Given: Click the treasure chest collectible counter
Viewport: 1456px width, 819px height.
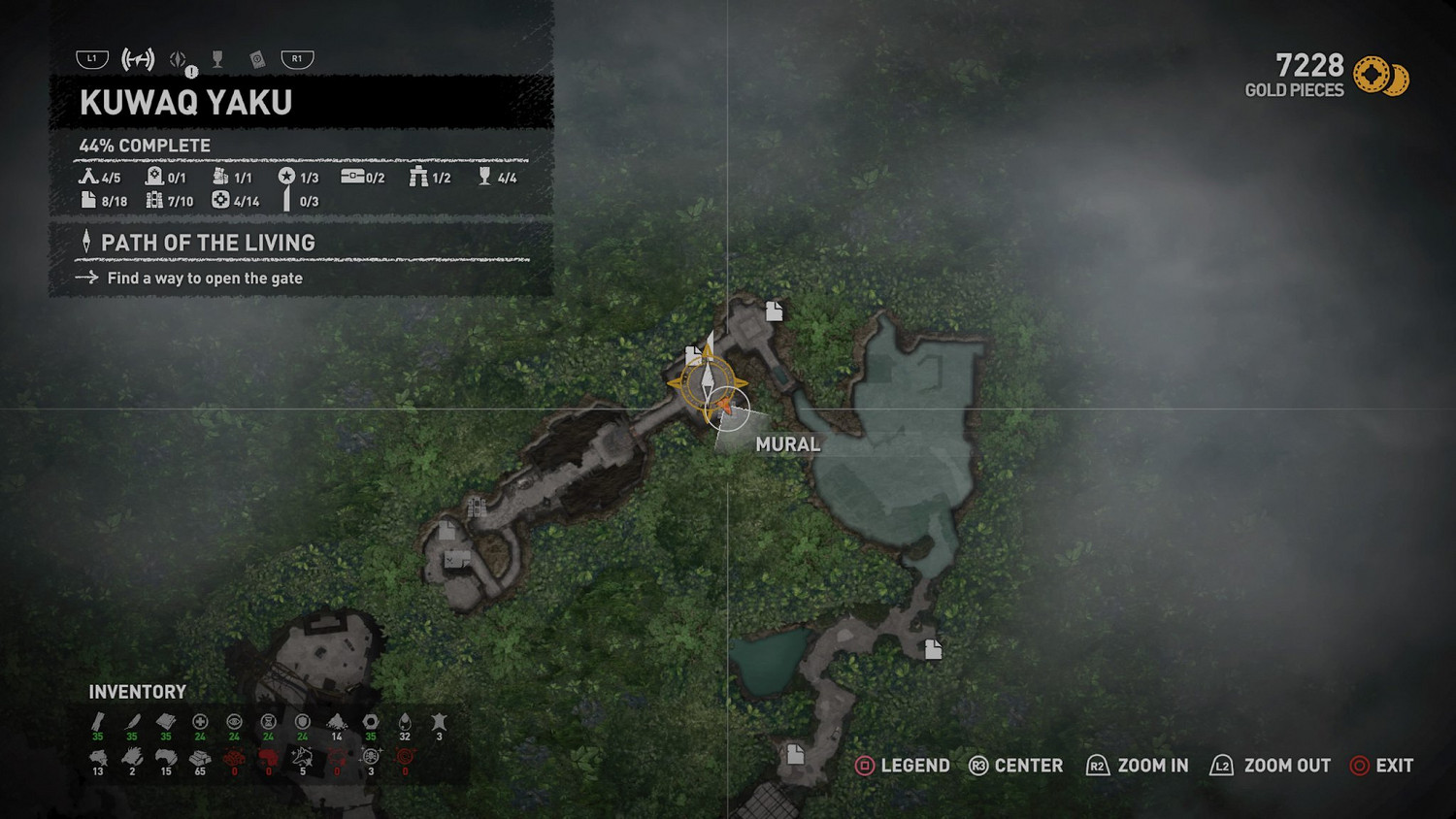Looking at the screenshot, I should coord(362,177).
